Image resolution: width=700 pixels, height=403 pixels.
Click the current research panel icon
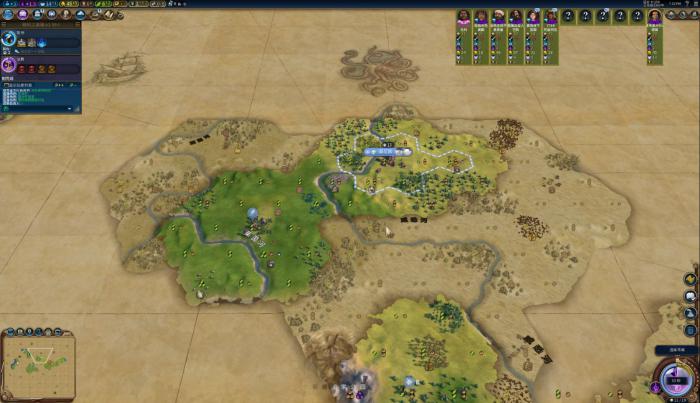(9, 41)
